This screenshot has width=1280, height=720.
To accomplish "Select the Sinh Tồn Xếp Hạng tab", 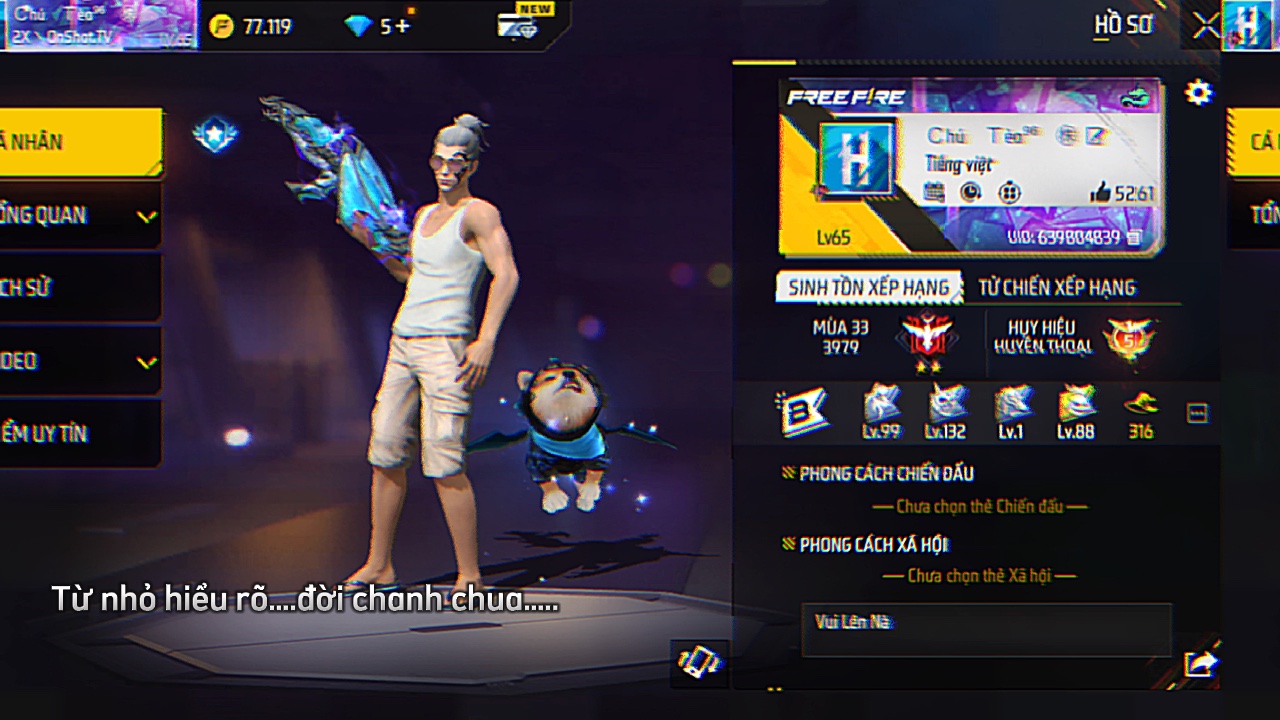I will click(868, 288).
